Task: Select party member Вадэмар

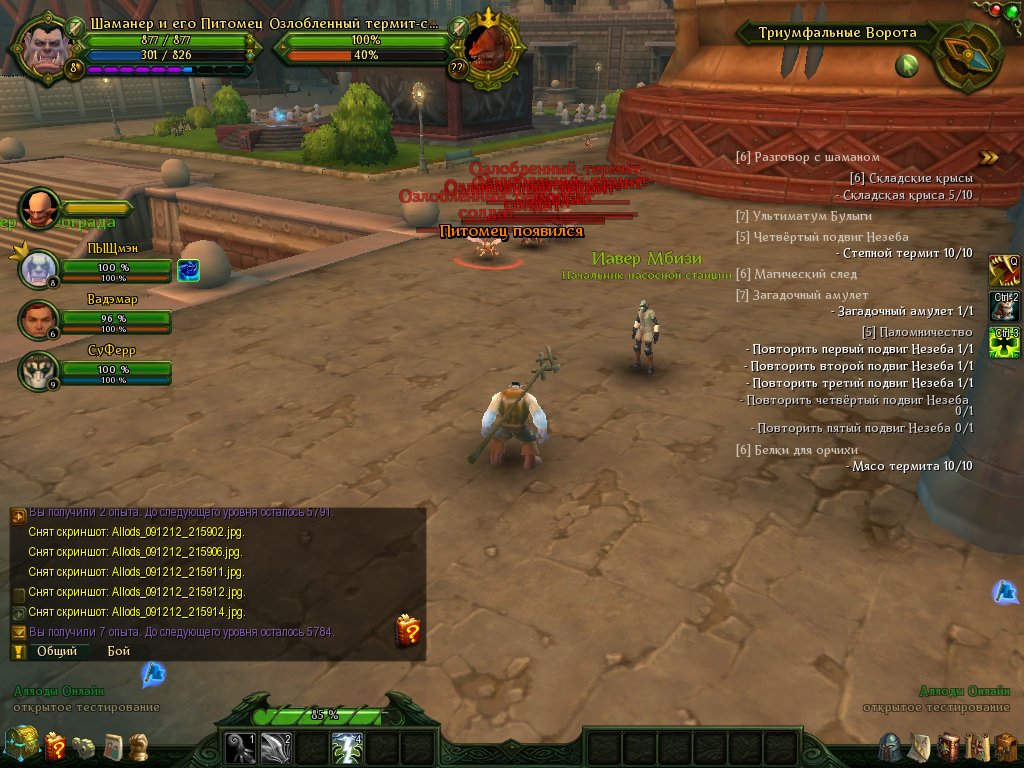Action: point(39,320)
